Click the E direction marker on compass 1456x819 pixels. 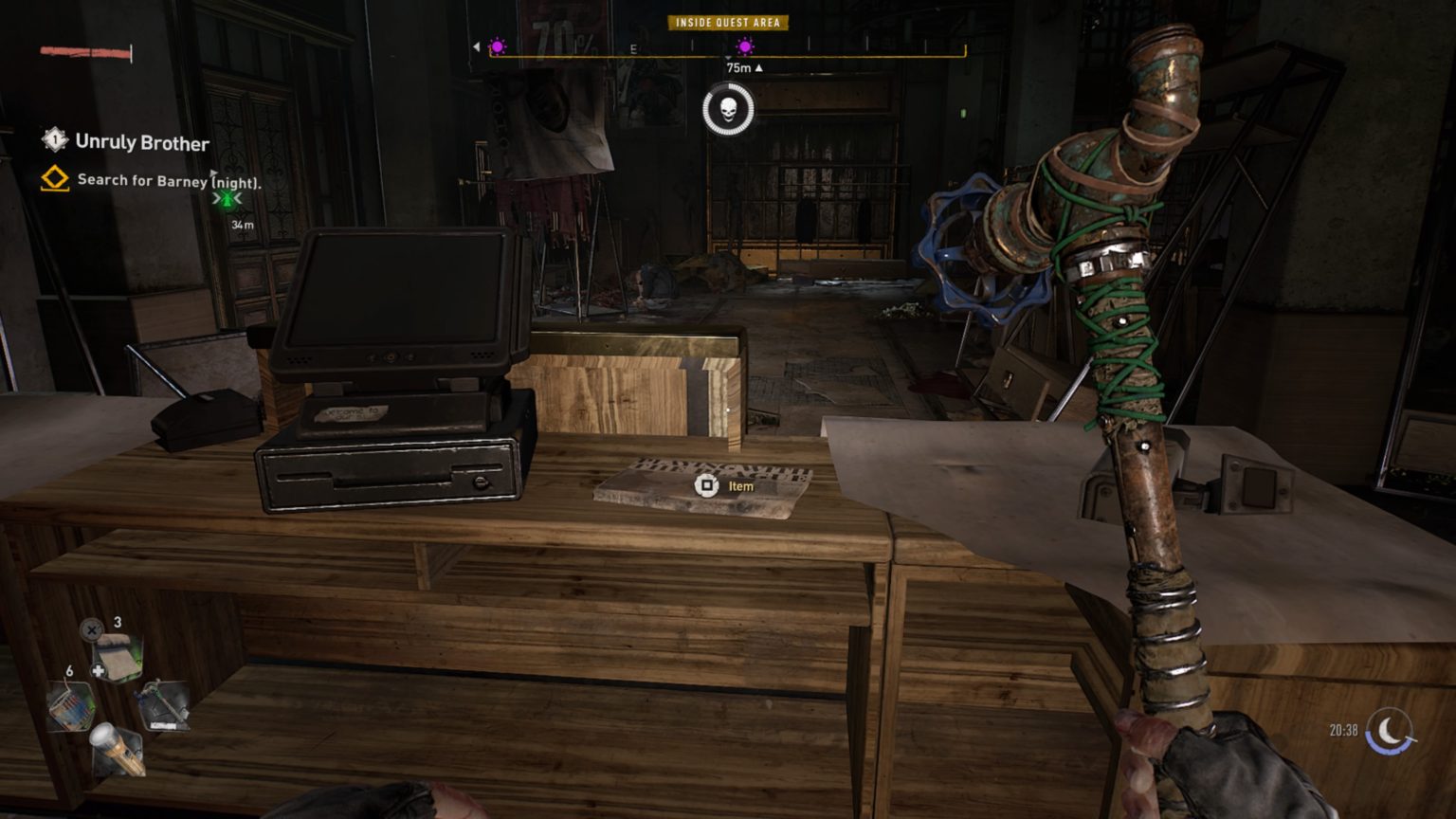(x=632, y=47)
